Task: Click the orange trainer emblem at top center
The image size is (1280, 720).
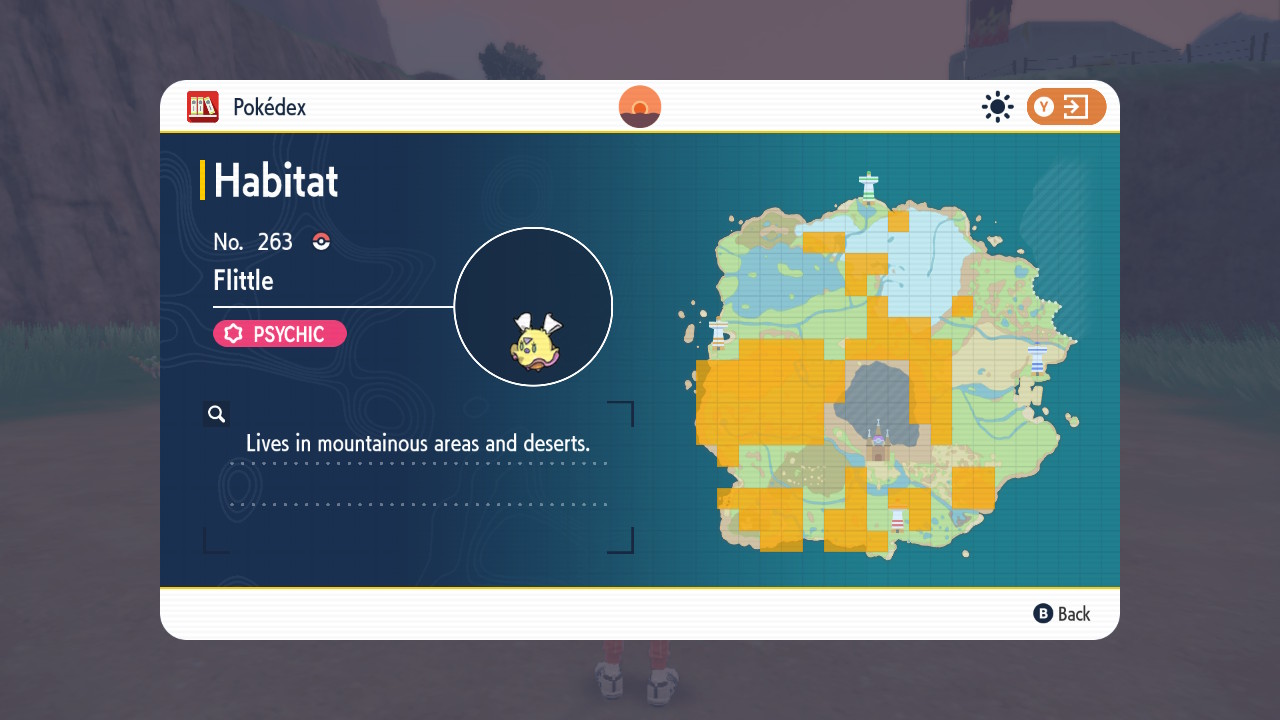Action: click(x=639, y=106)
